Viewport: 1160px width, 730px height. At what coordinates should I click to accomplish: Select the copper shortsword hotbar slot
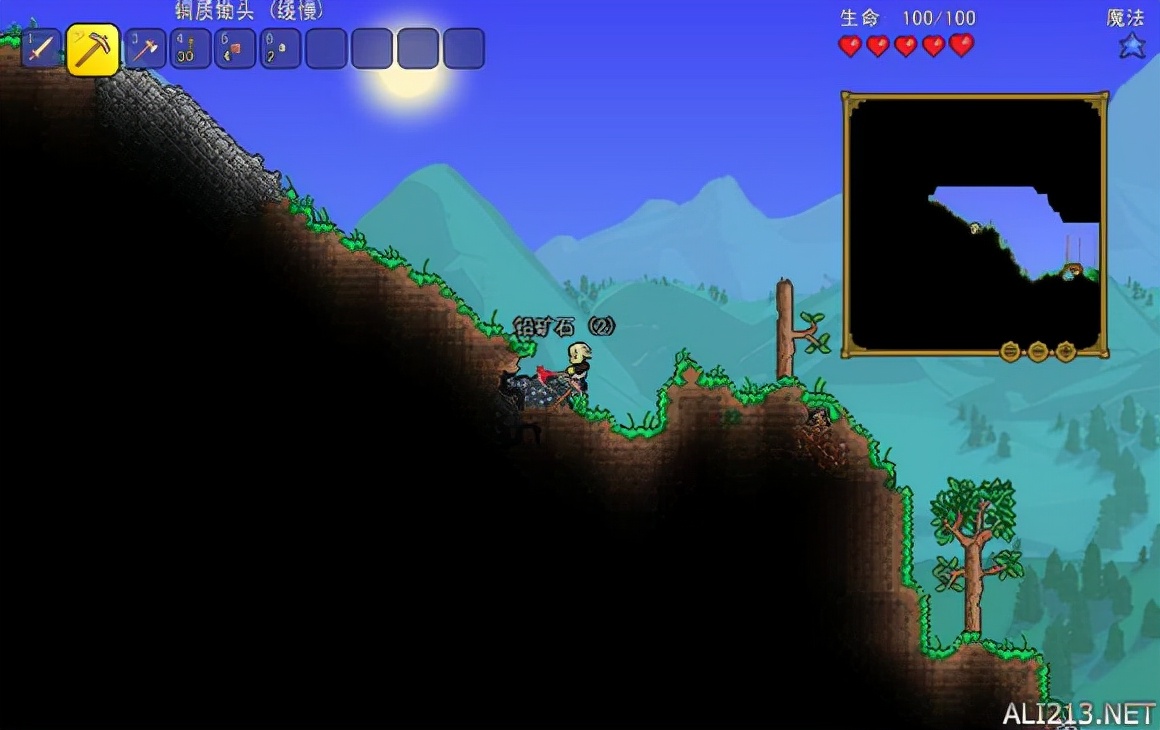(42, 49)
